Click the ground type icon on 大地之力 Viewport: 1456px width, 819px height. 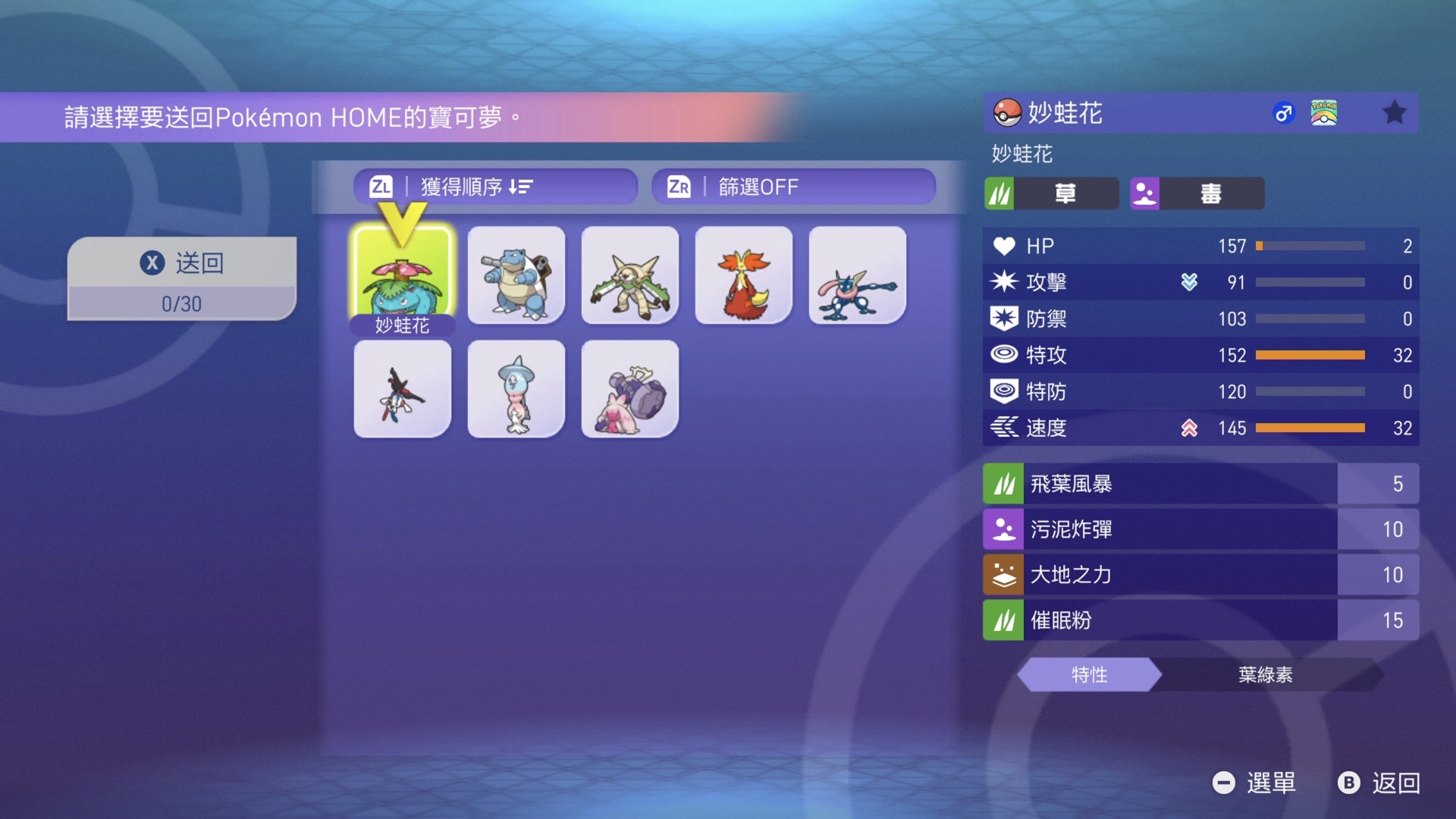point(1003,575)
